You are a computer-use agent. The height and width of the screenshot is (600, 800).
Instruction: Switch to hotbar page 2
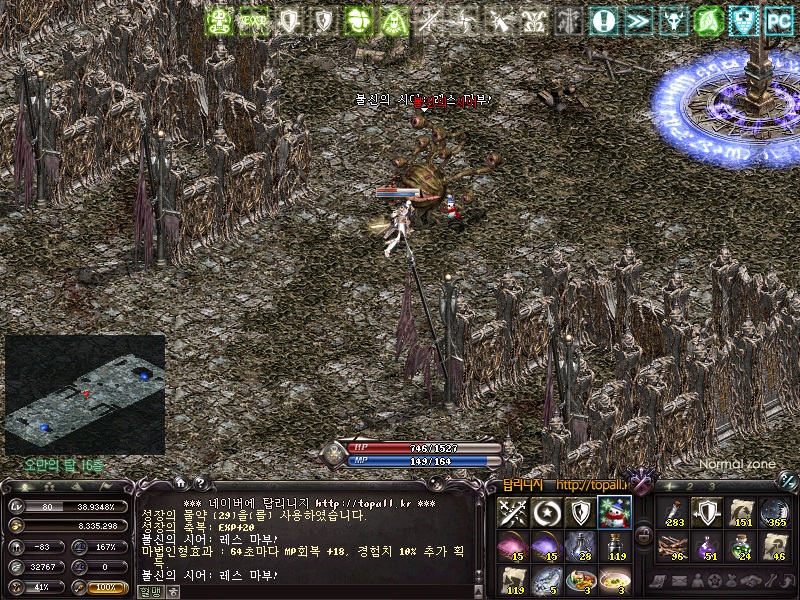click(690, 487)
